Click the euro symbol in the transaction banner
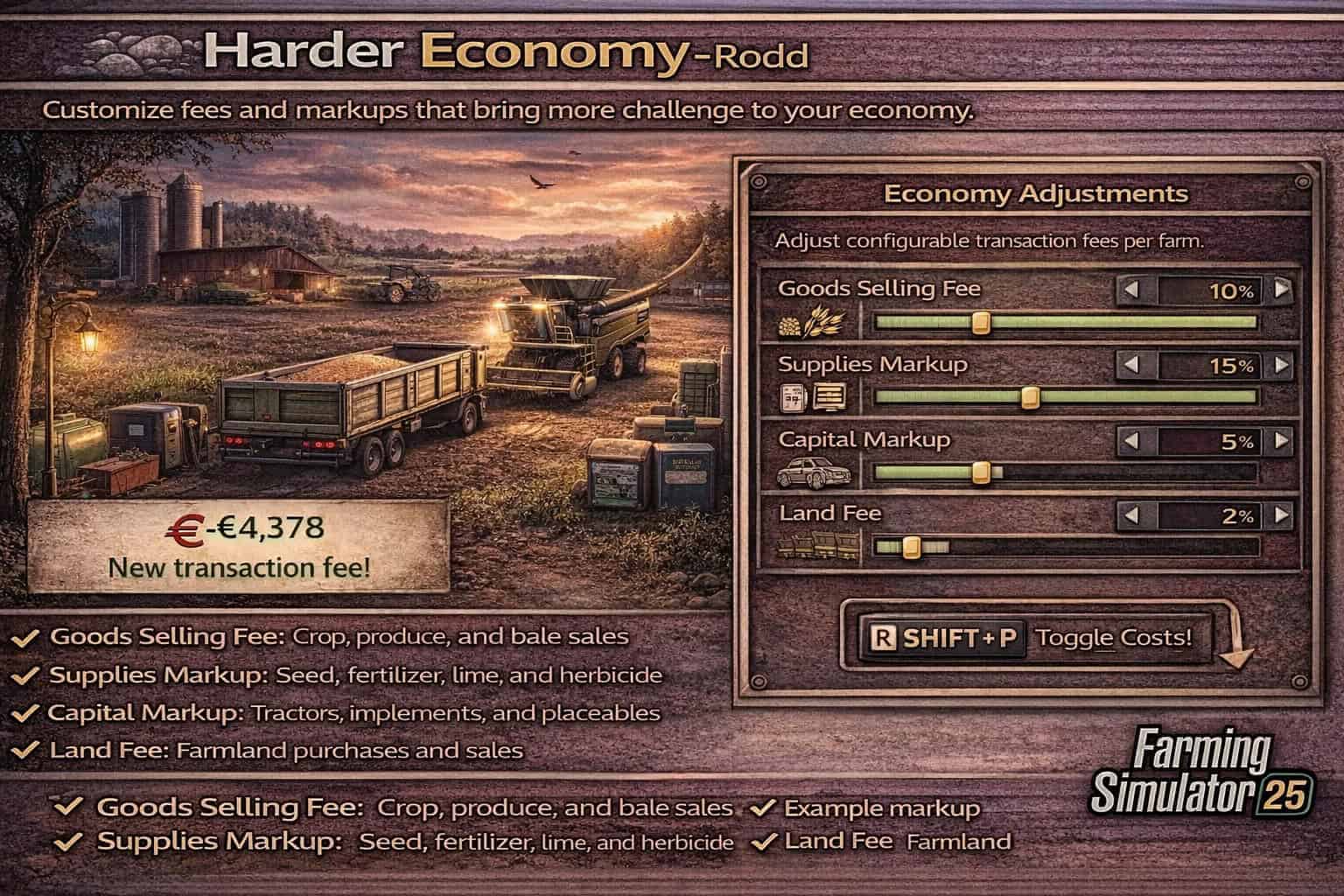The image size is (1344, 896). (186, 527)
